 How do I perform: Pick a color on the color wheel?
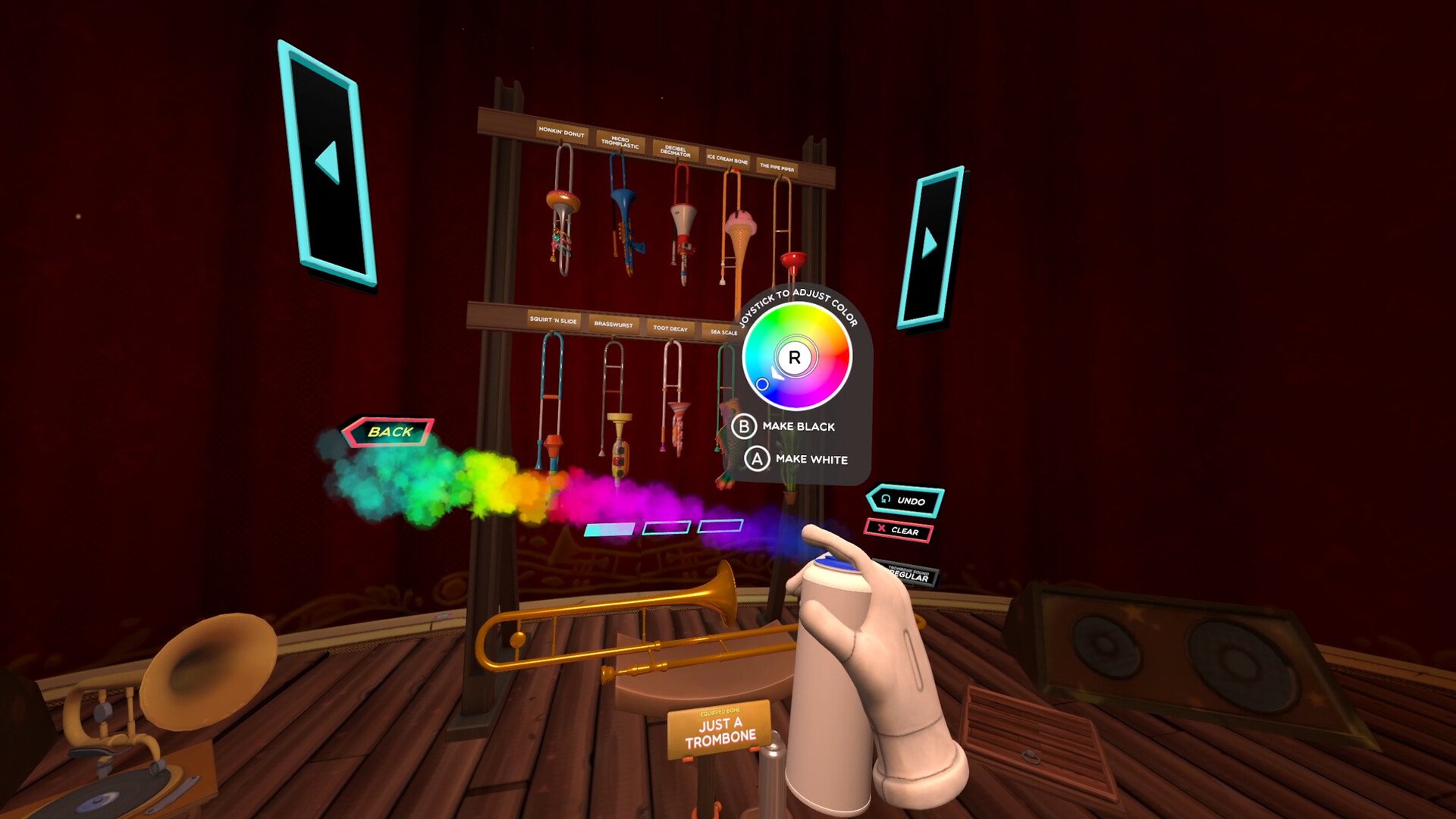(x=796, y=356)
